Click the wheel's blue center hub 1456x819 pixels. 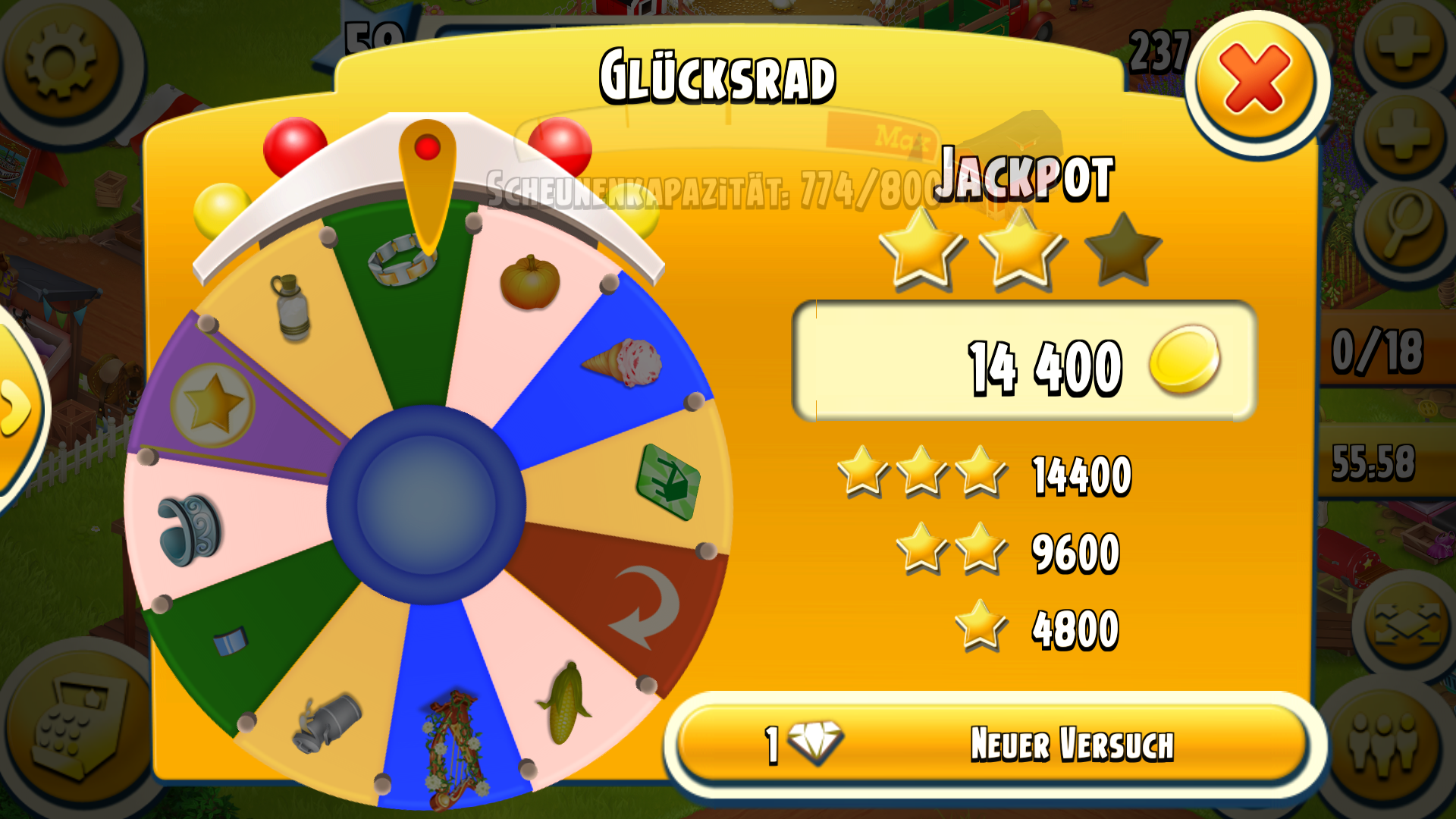426,504
